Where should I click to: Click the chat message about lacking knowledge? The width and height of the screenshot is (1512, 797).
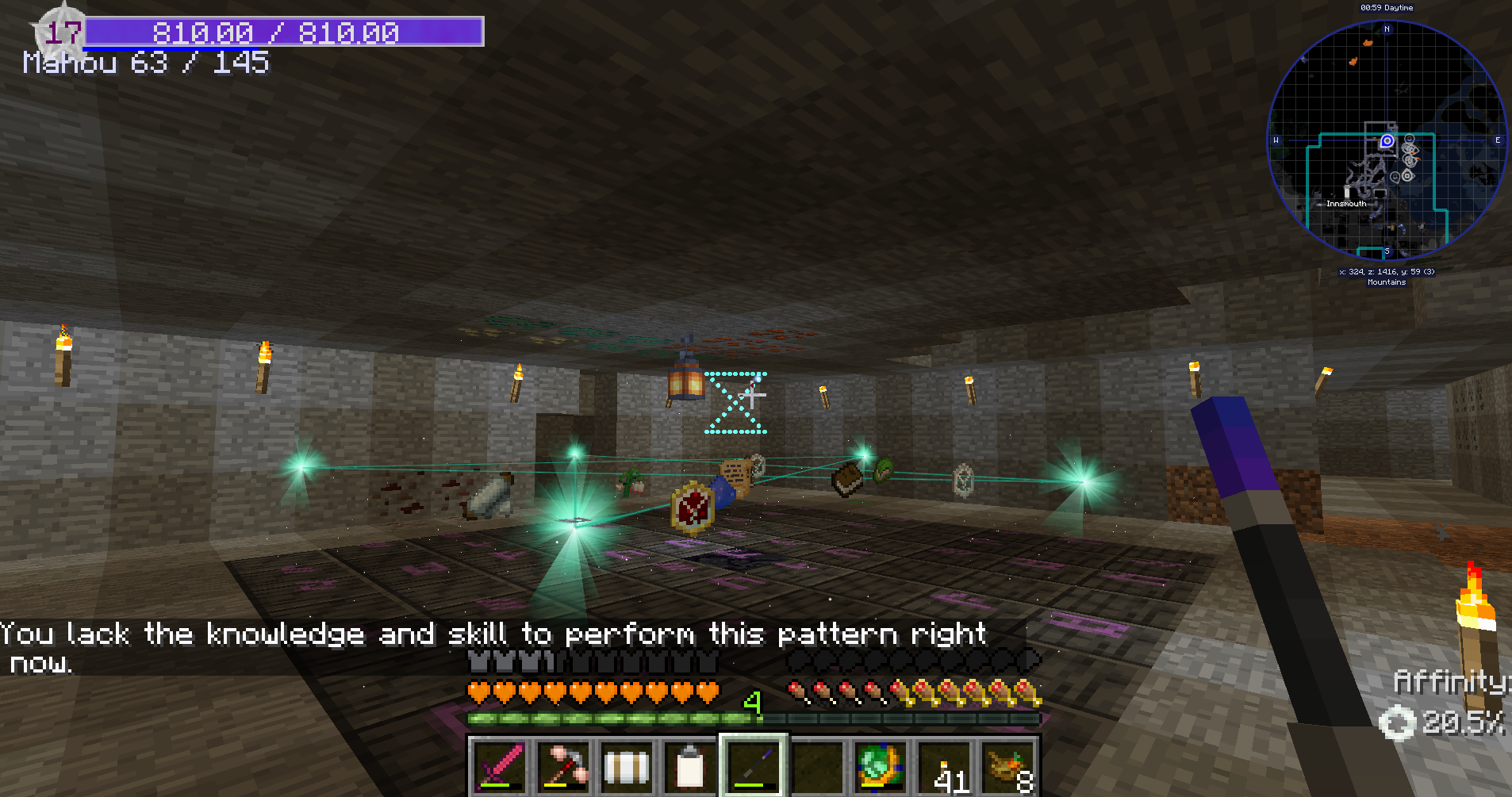pos(492,633)
